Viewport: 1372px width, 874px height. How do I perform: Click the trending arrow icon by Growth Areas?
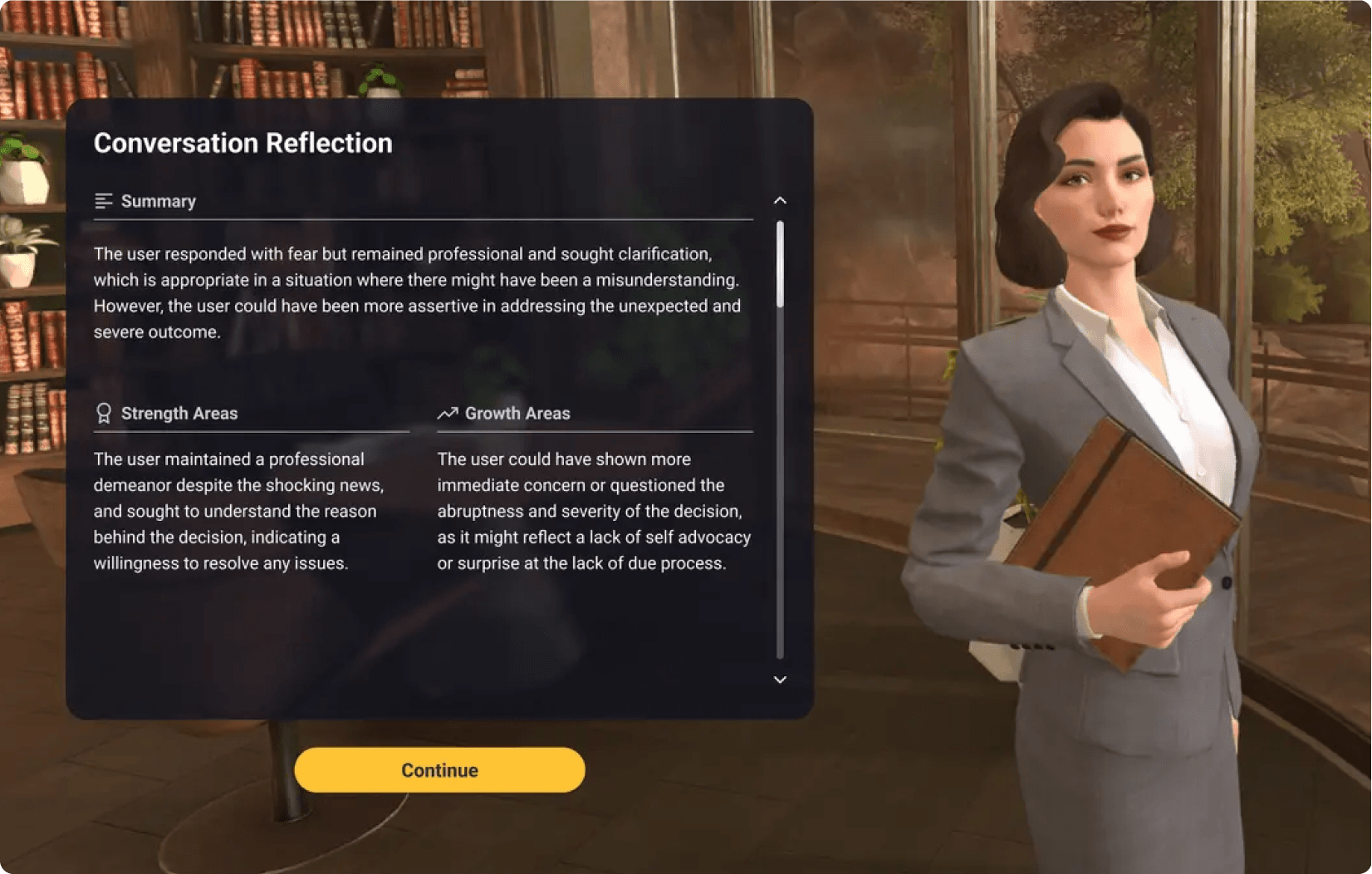coord(448,412)
